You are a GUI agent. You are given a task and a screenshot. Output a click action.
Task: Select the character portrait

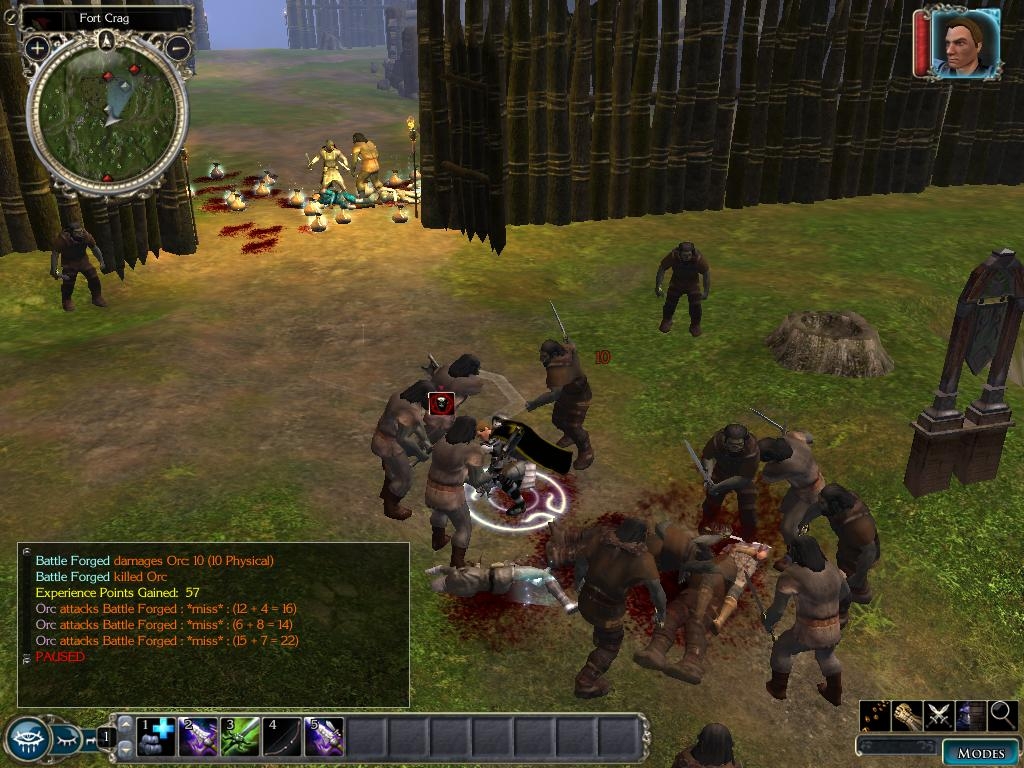pyautogui.click(x=964, y=44)
